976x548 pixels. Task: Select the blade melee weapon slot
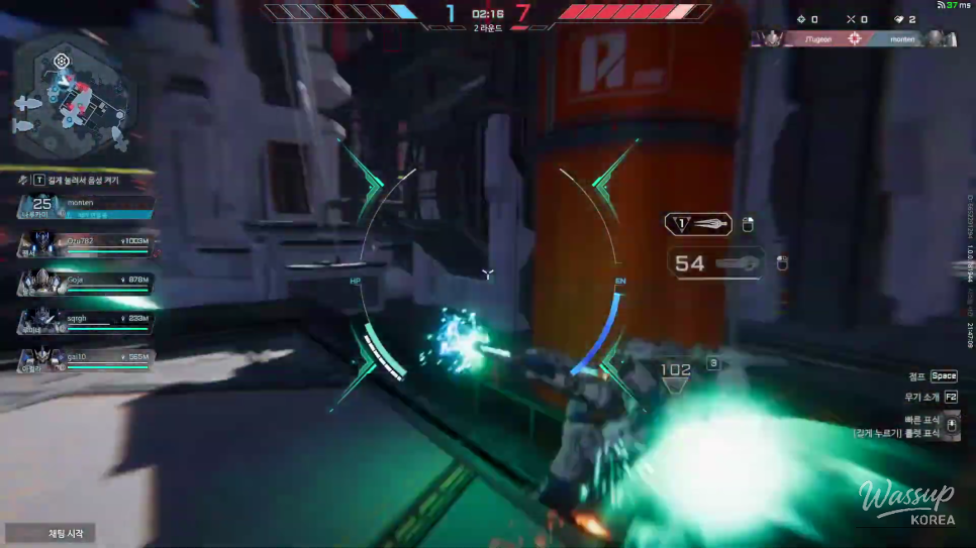coord(698,224)
